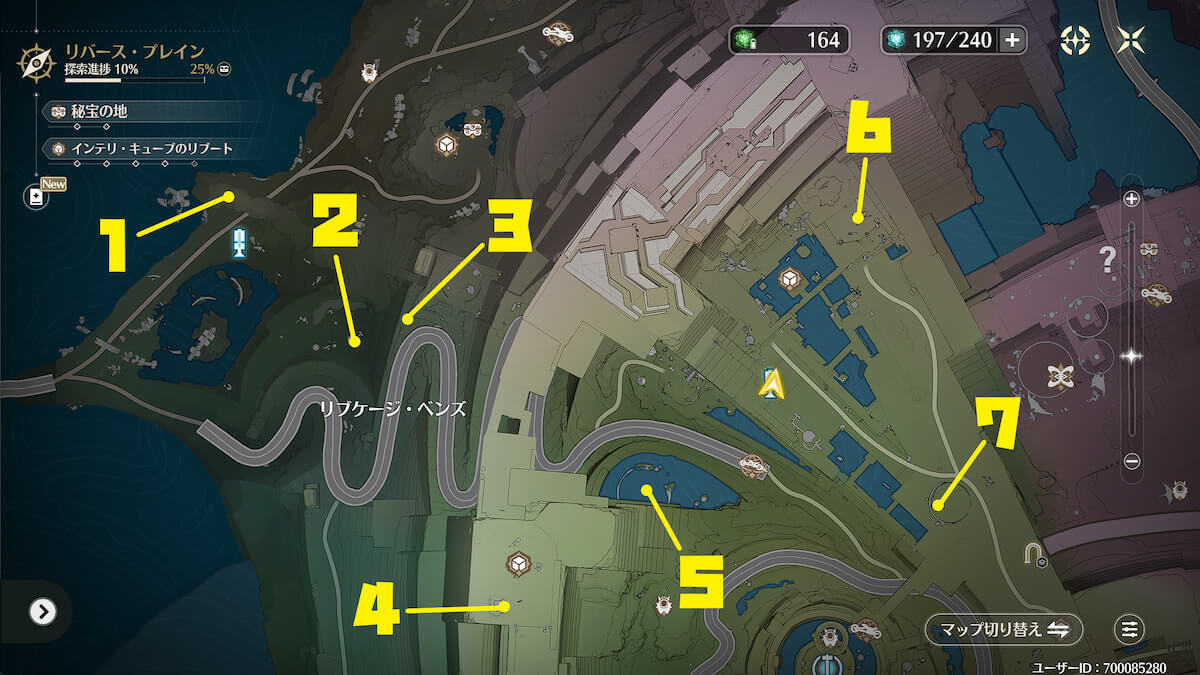Close the map with the star-shaped X

coord(1131,40)
